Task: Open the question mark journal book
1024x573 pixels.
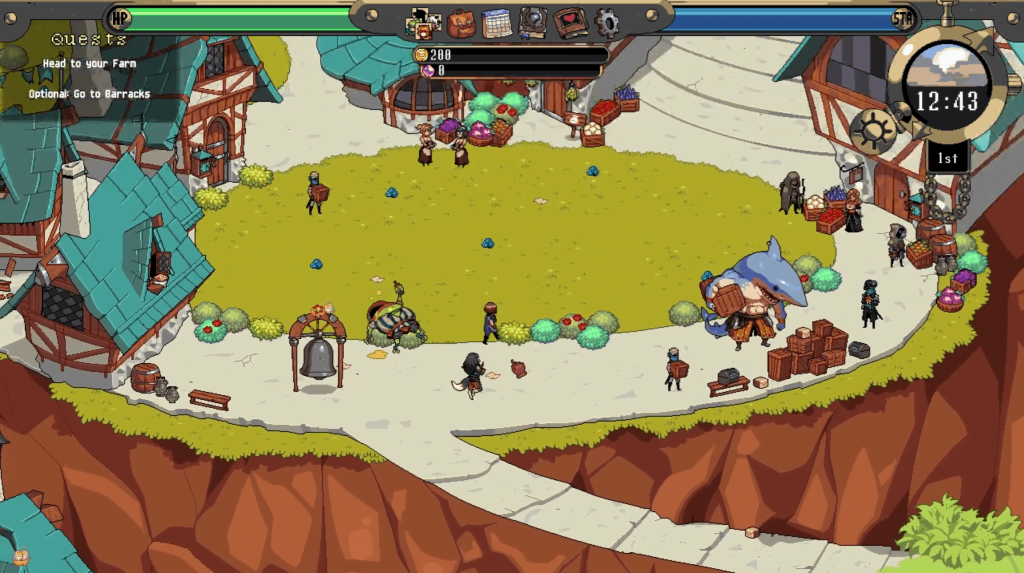Action: pos(533,22)
